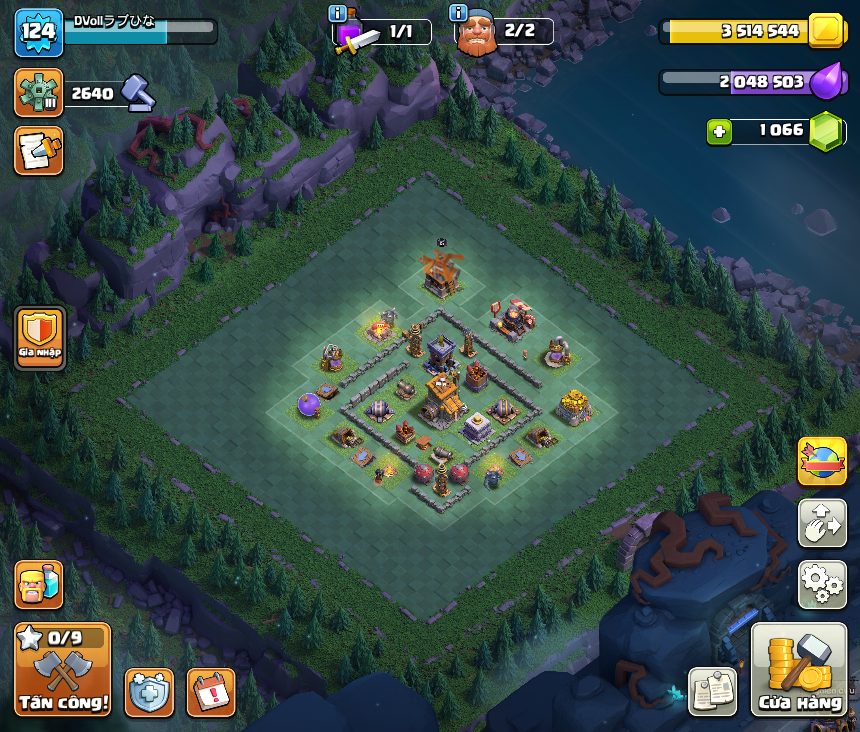Open the globe events icon
Screen dimensions: 860x732
pyautogui.click(x=822, y=462)
